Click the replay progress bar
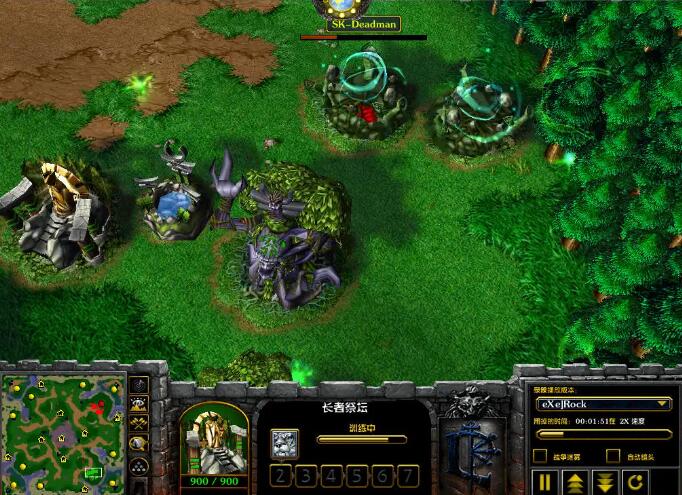The height and width of the screenshot is (495, 682). coord(603,434)
